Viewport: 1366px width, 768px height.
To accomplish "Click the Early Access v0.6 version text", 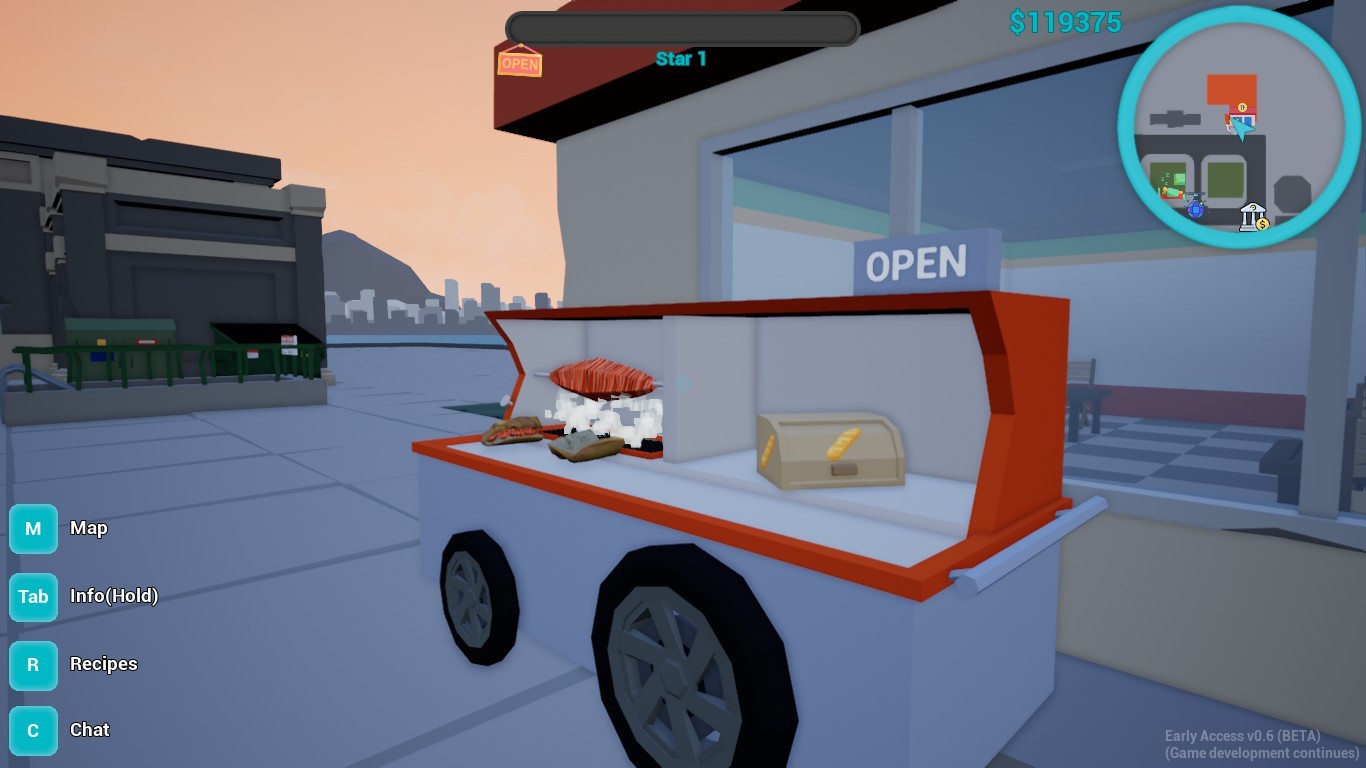I will point(1242,735).
